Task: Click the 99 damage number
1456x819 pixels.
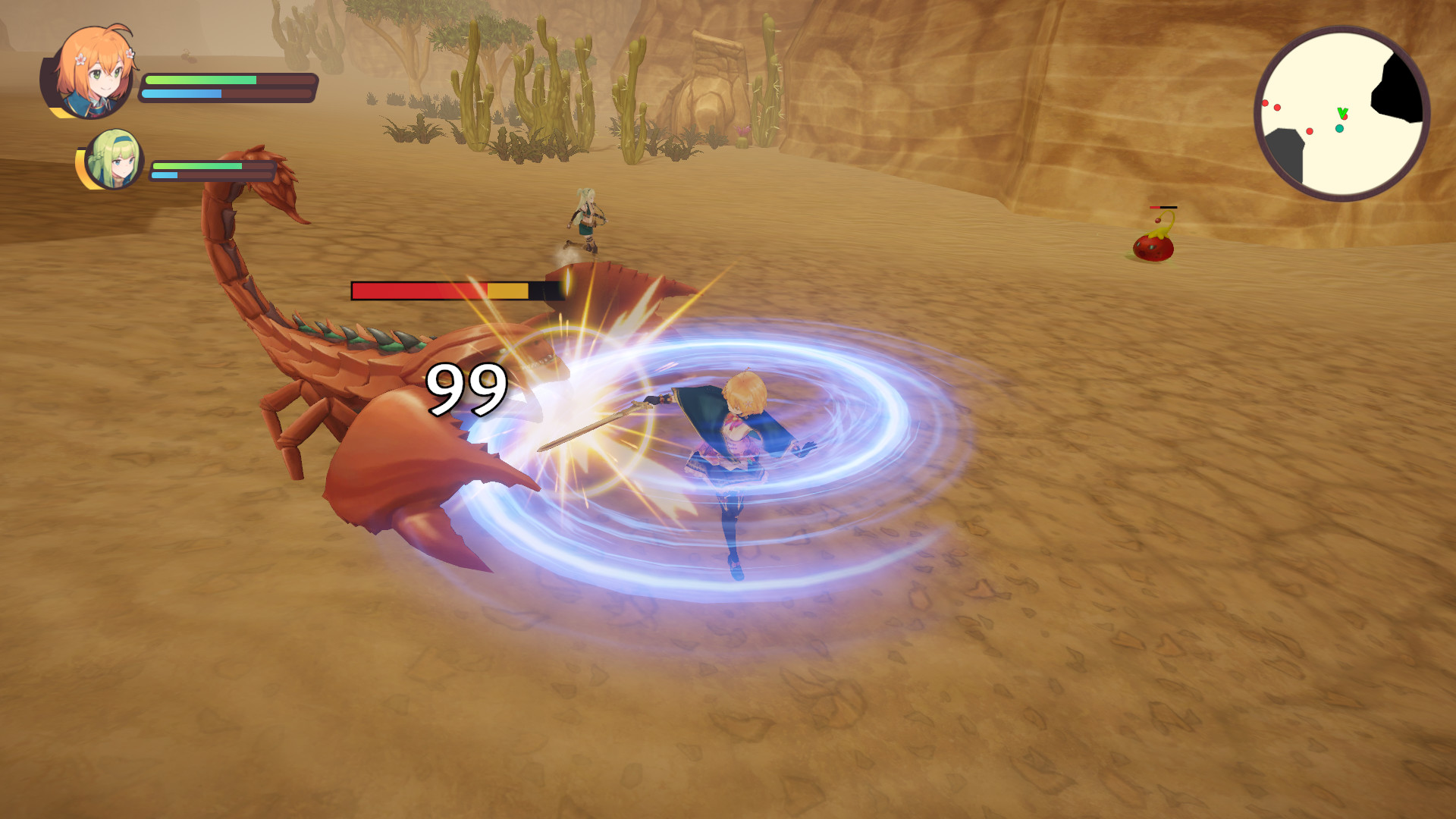Action: click(466, 388)
